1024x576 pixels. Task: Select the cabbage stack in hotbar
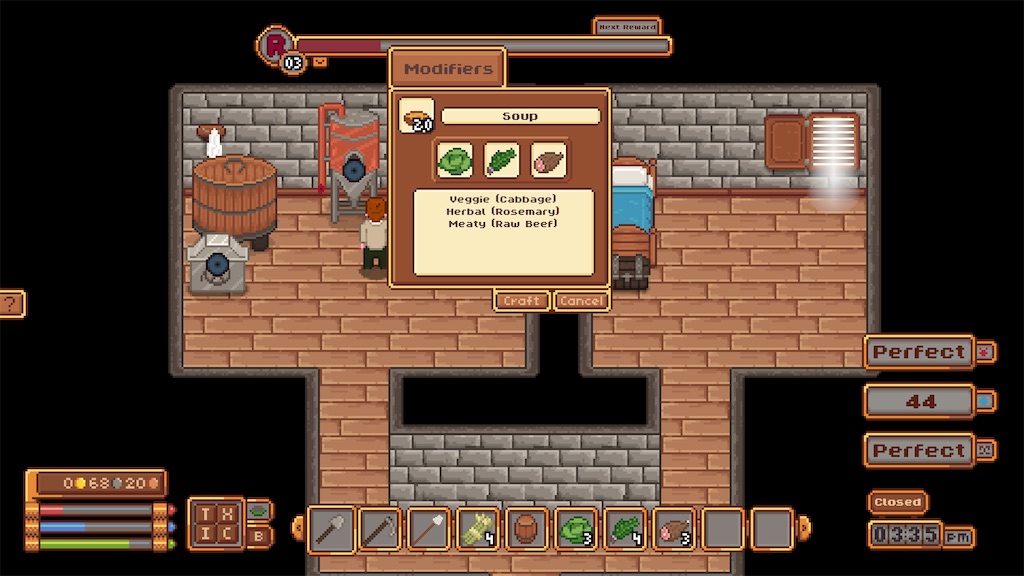click(x=577, y=529)
